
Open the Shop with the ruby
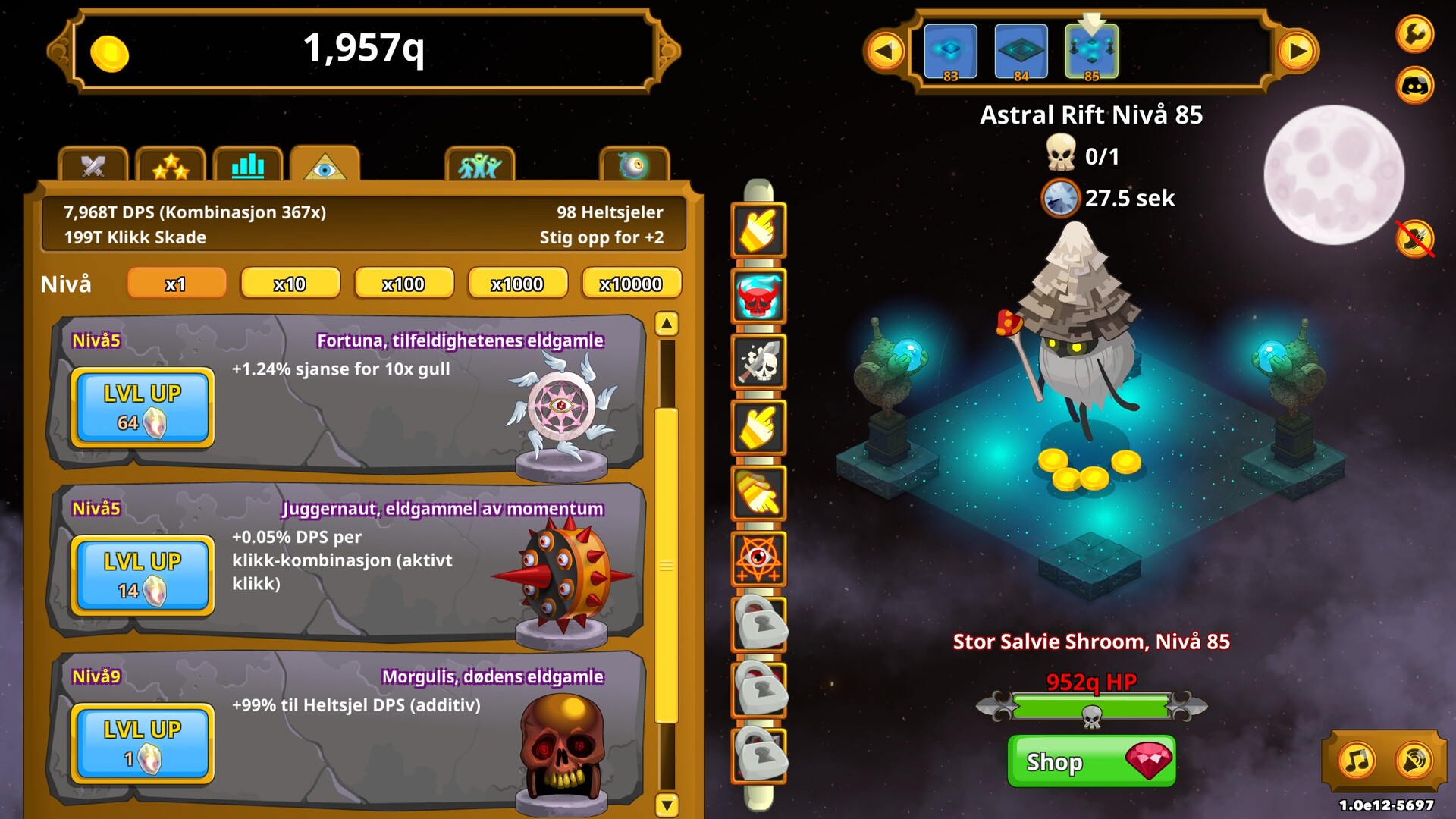(x=1091, y=761)
